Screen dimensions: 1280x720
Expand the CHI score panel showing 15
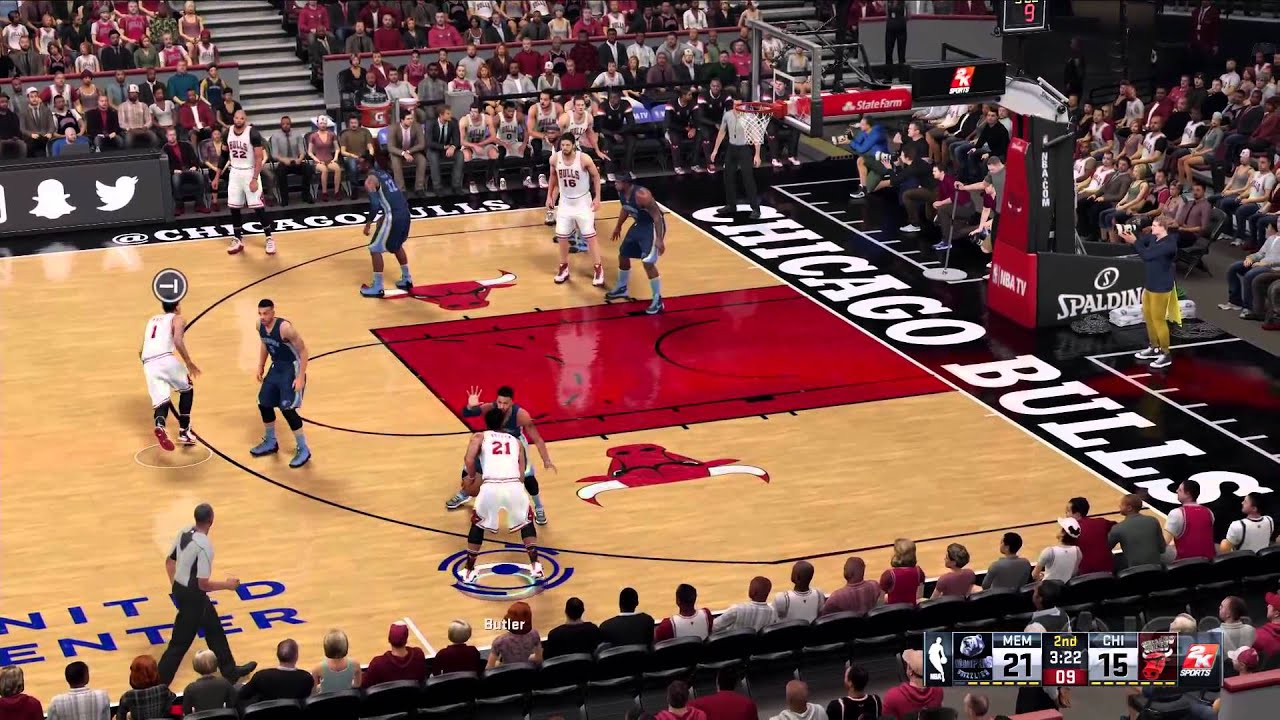tap(1115, 665)
